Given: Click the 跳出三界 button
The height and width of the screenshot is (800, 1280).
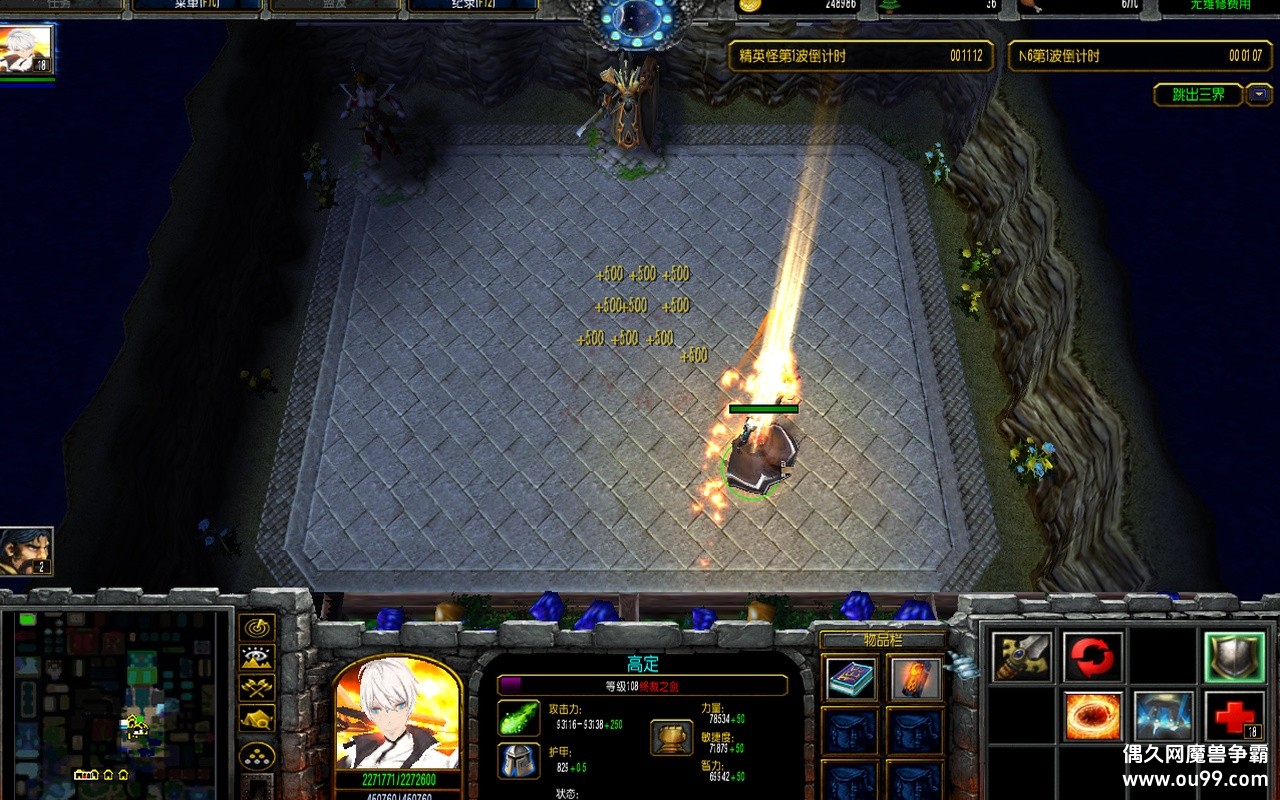Looking at the screenshot, I should coord(1198,95).
